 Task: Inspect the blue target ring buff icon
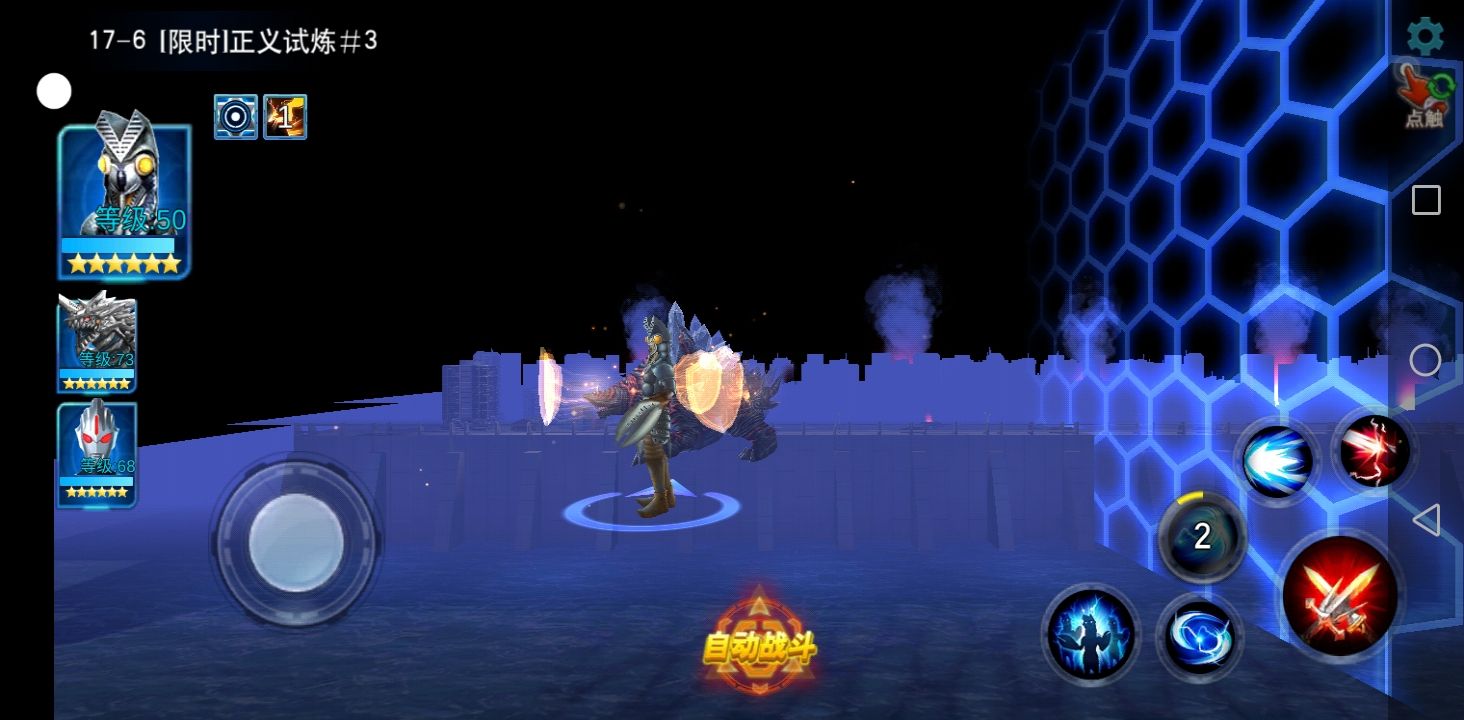236,117
